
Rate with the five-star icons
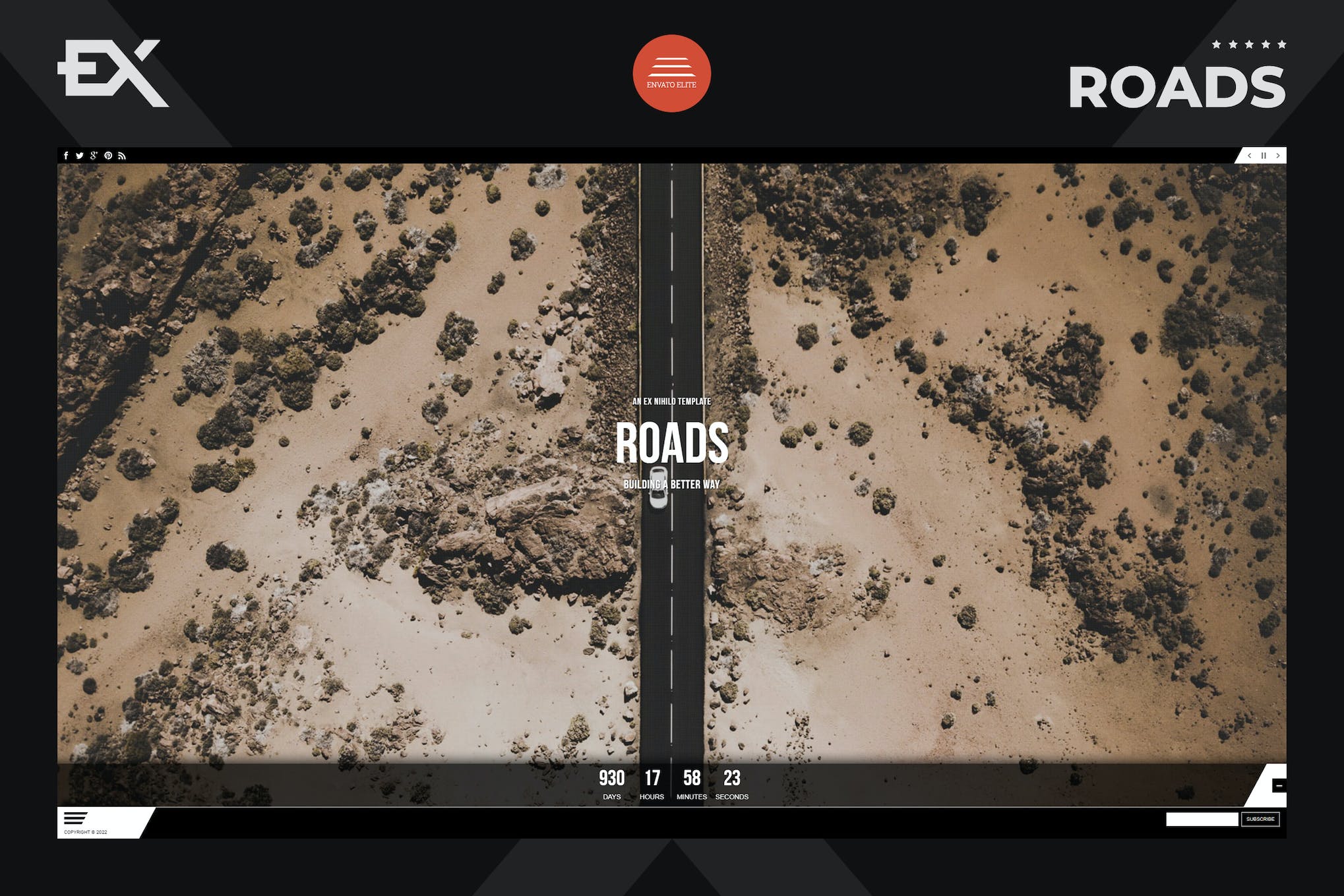coord(1248,45)
